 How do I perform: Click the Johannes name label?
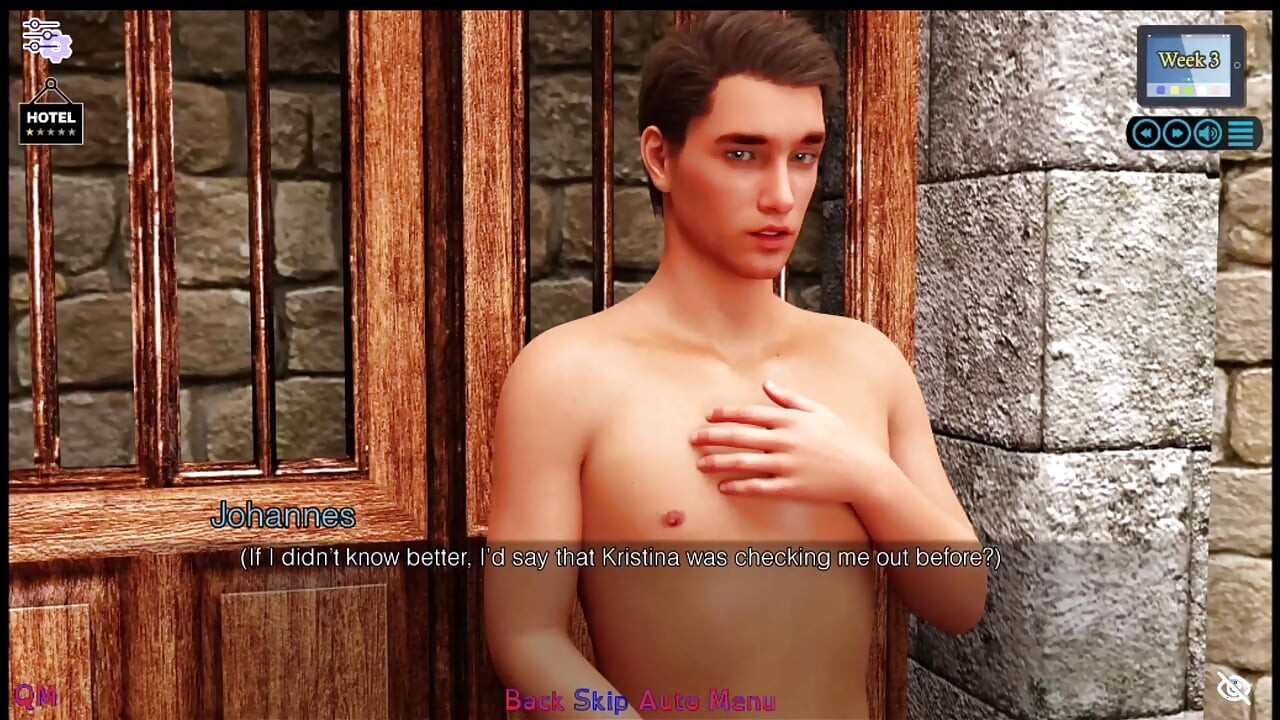281,517
